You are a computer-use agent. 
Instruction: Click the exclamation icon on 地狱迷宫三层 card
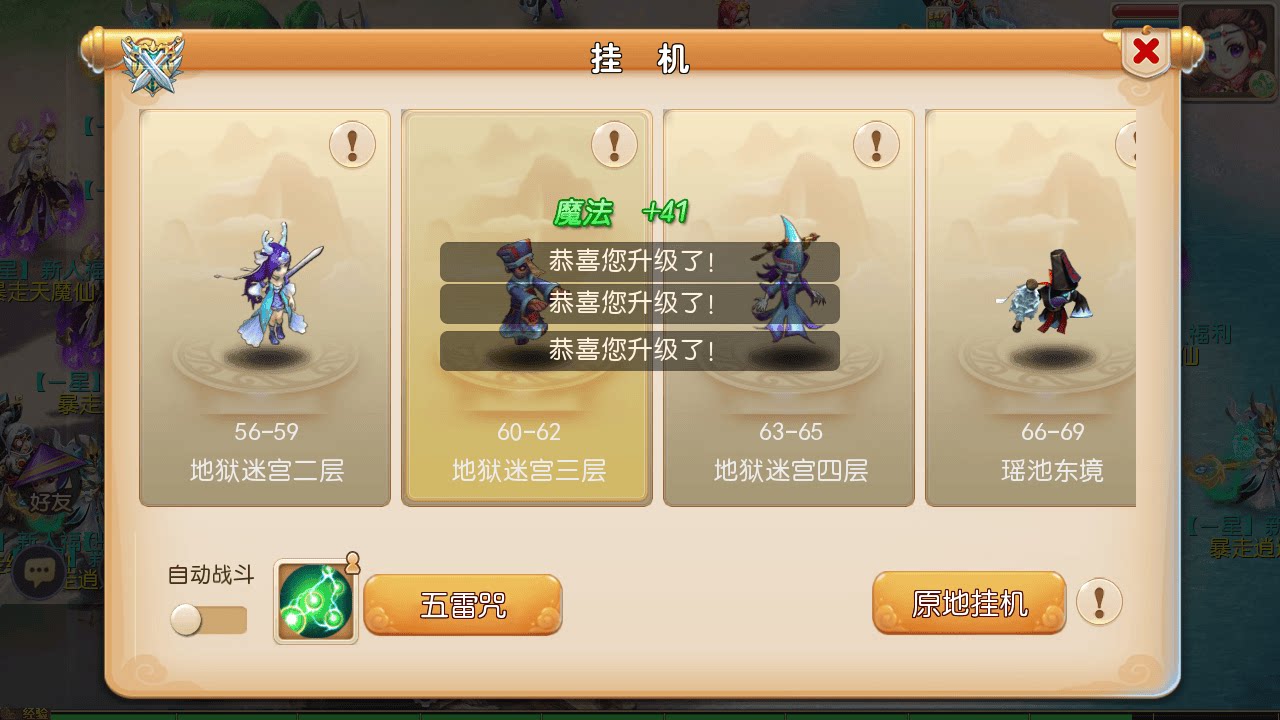point(614,144)
